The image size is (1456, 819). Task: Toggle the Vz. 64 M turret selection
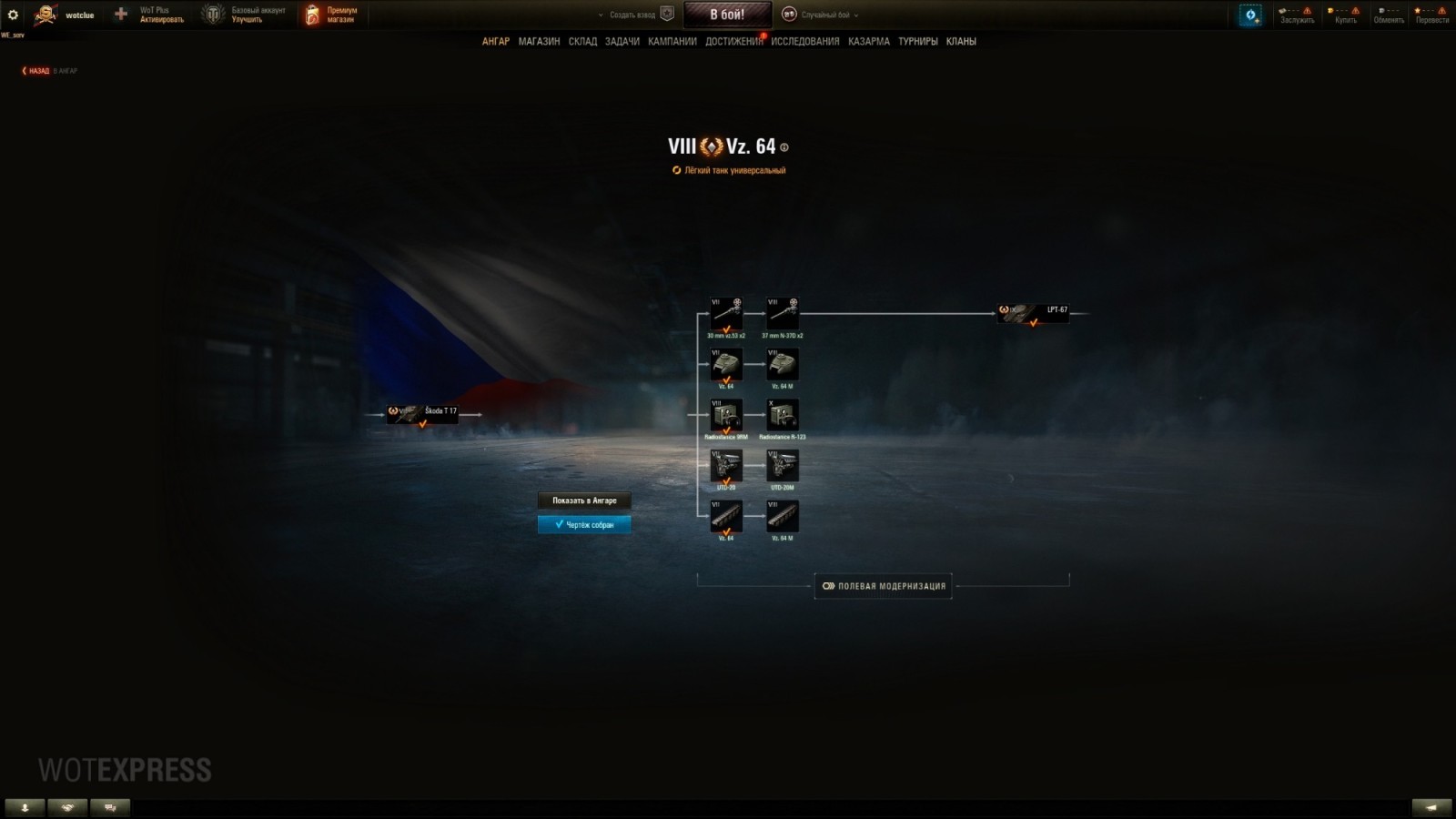pos(781,365)
